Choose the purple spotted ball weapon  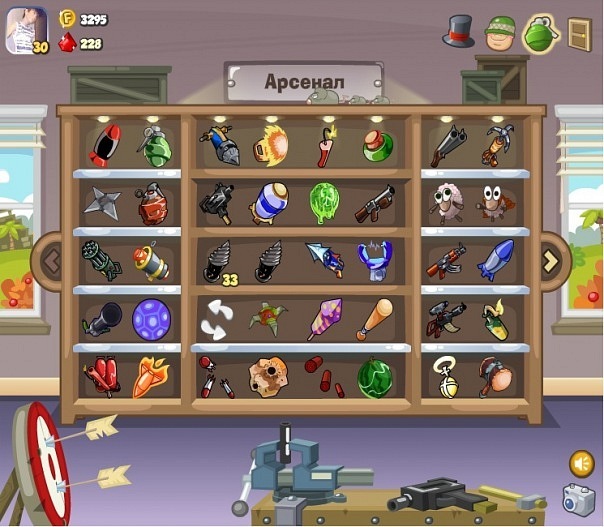pos(152,319)
